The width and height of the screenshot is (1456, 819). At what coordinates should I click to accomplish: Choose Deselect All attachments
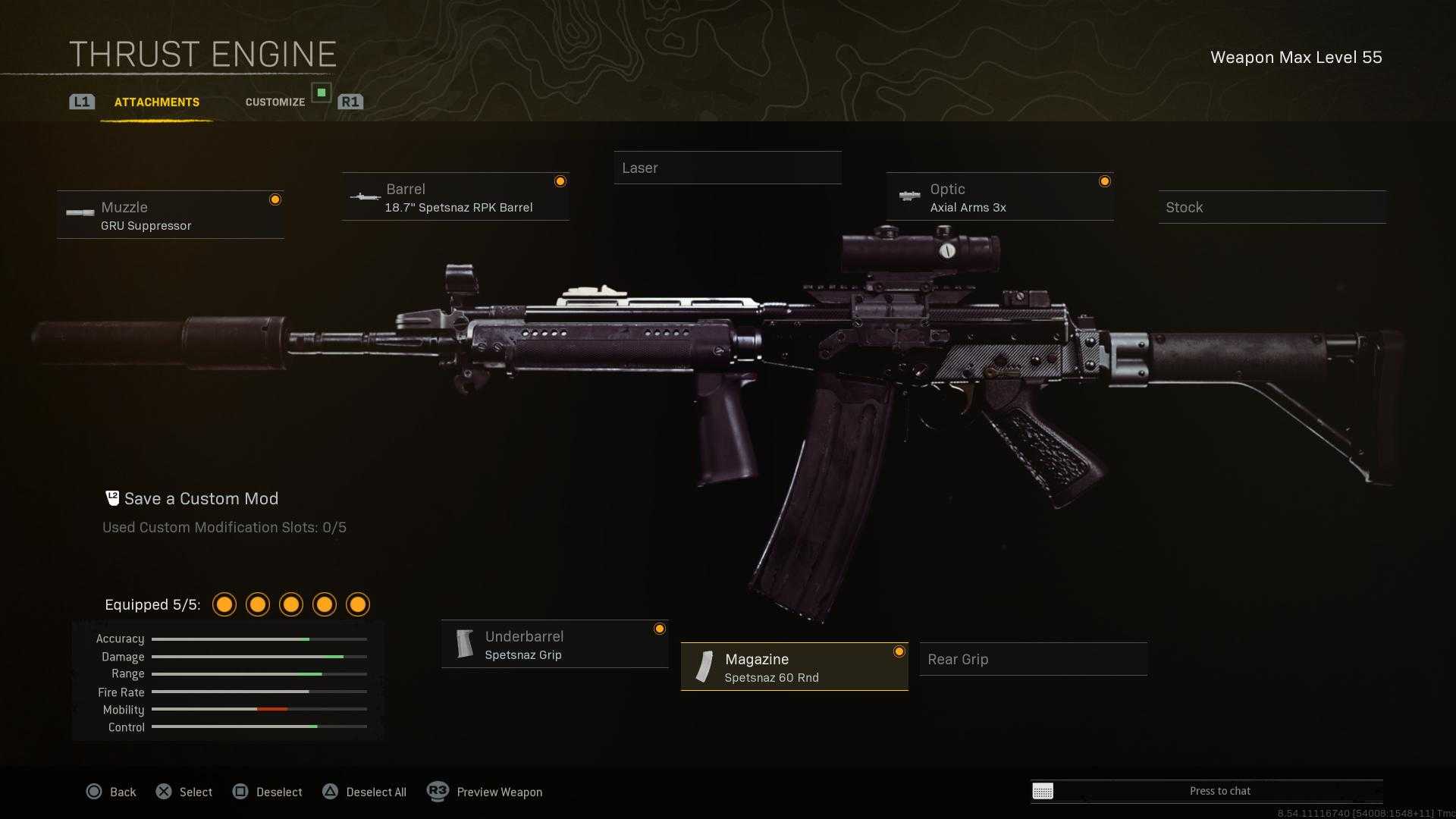click(365, 792)
